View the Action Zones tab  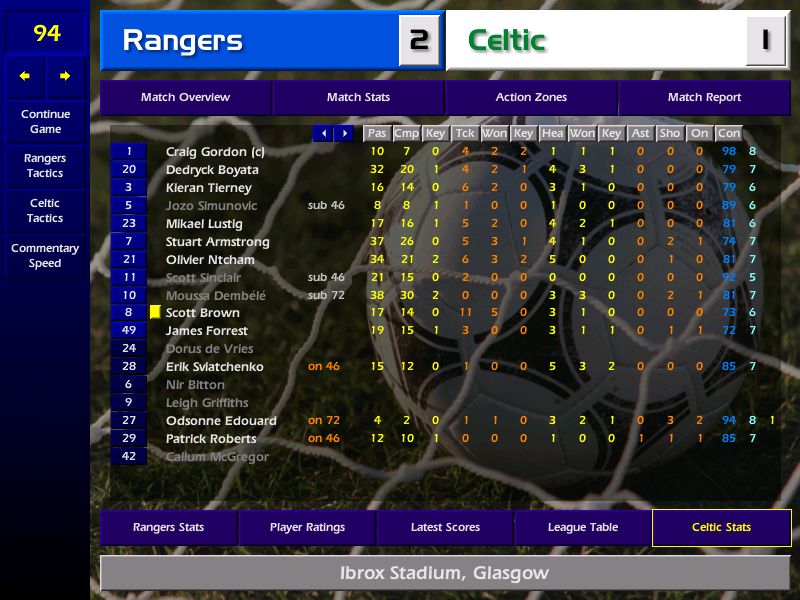click(x=531, y=98)
